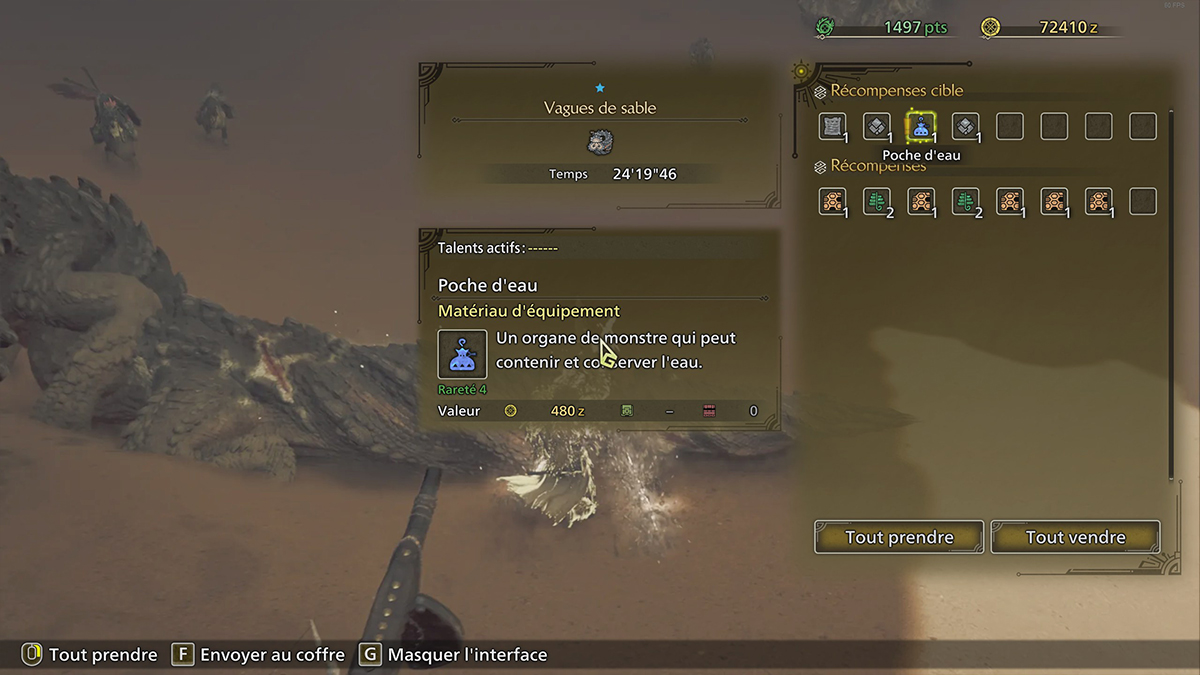This screenshot has width=1200, height=675.
Task: Click the large Tout prendre button
Action: pos(899,537)
